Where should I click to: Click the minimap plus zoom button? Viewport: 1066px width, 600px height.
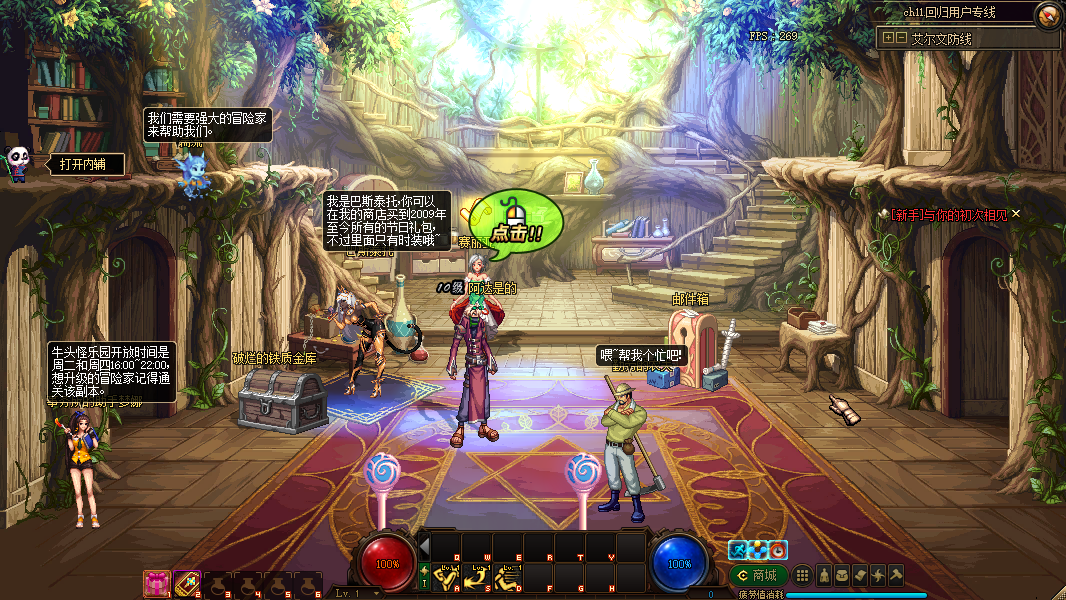887,38
